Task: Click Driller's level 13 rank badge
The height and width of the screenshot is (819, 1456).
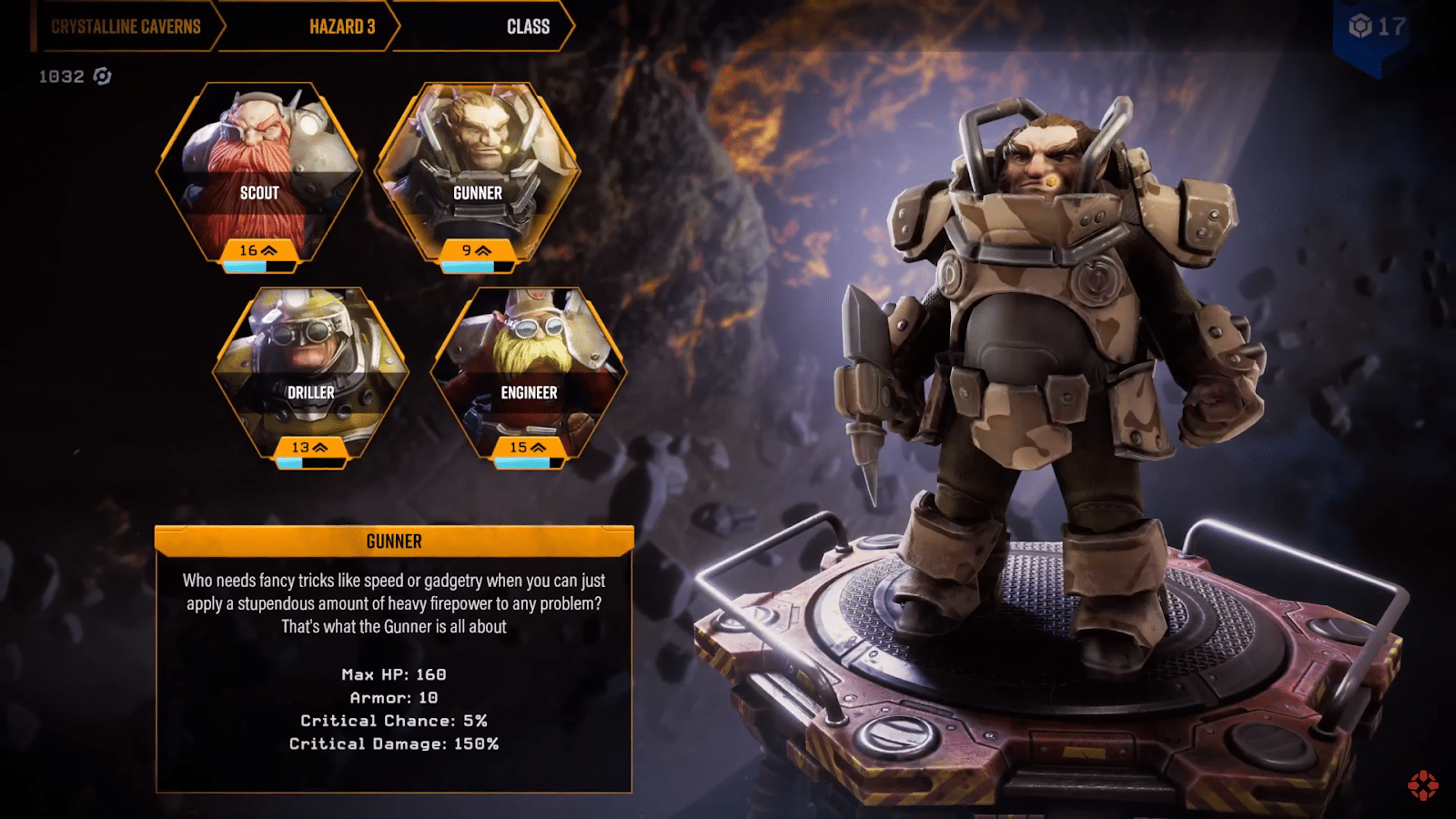Action: (302, 447)
